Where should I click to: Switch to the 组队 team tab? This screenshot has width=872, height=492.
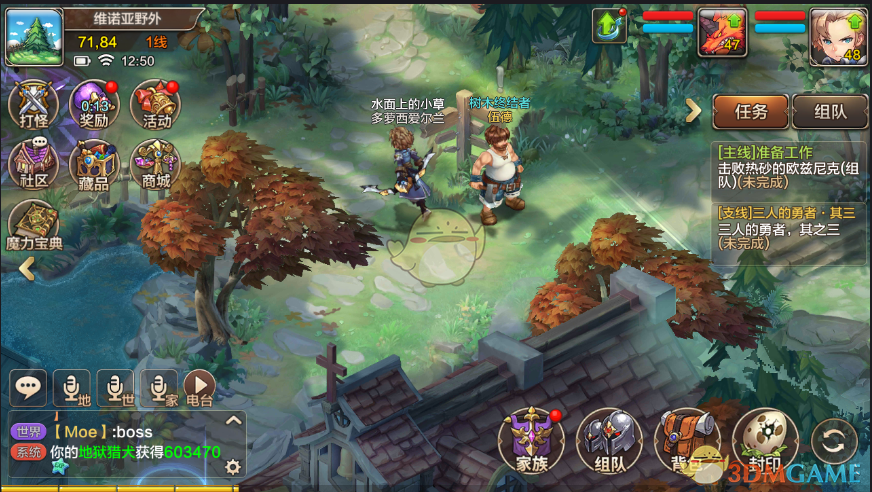click(x=830, y=112)
